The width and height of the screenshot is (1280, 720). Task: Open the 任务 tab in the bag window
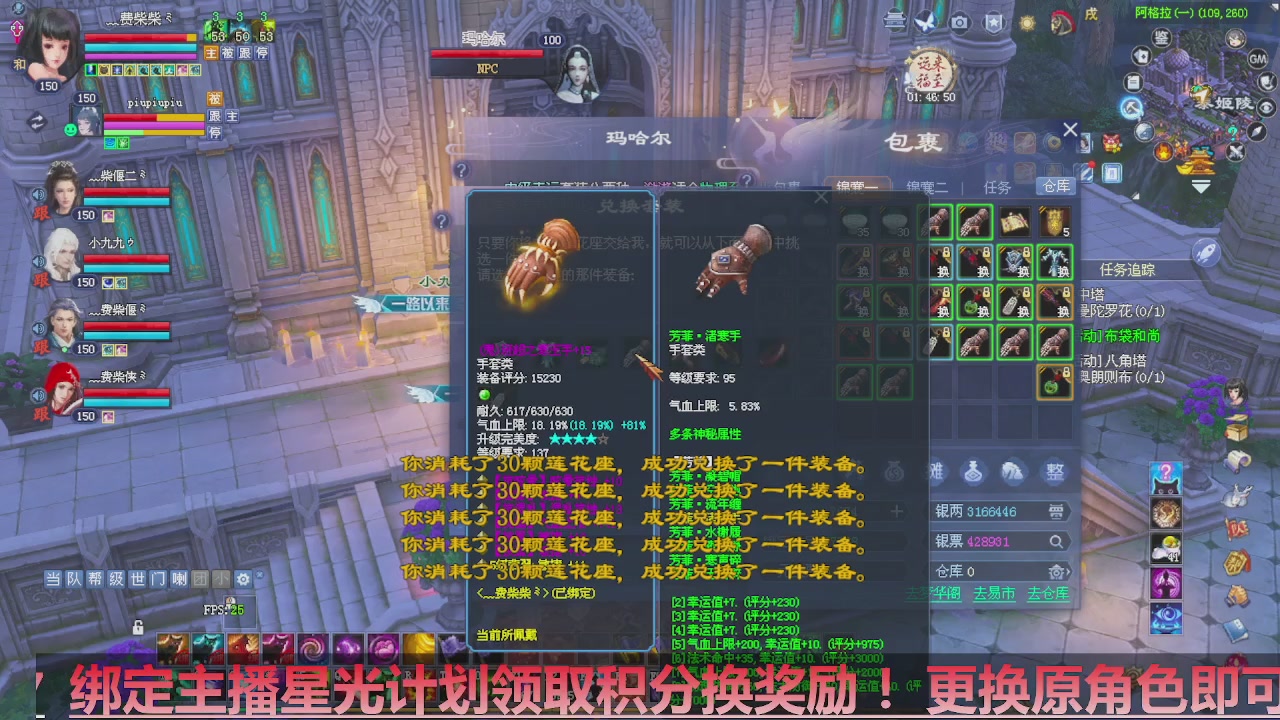point(997,186)
